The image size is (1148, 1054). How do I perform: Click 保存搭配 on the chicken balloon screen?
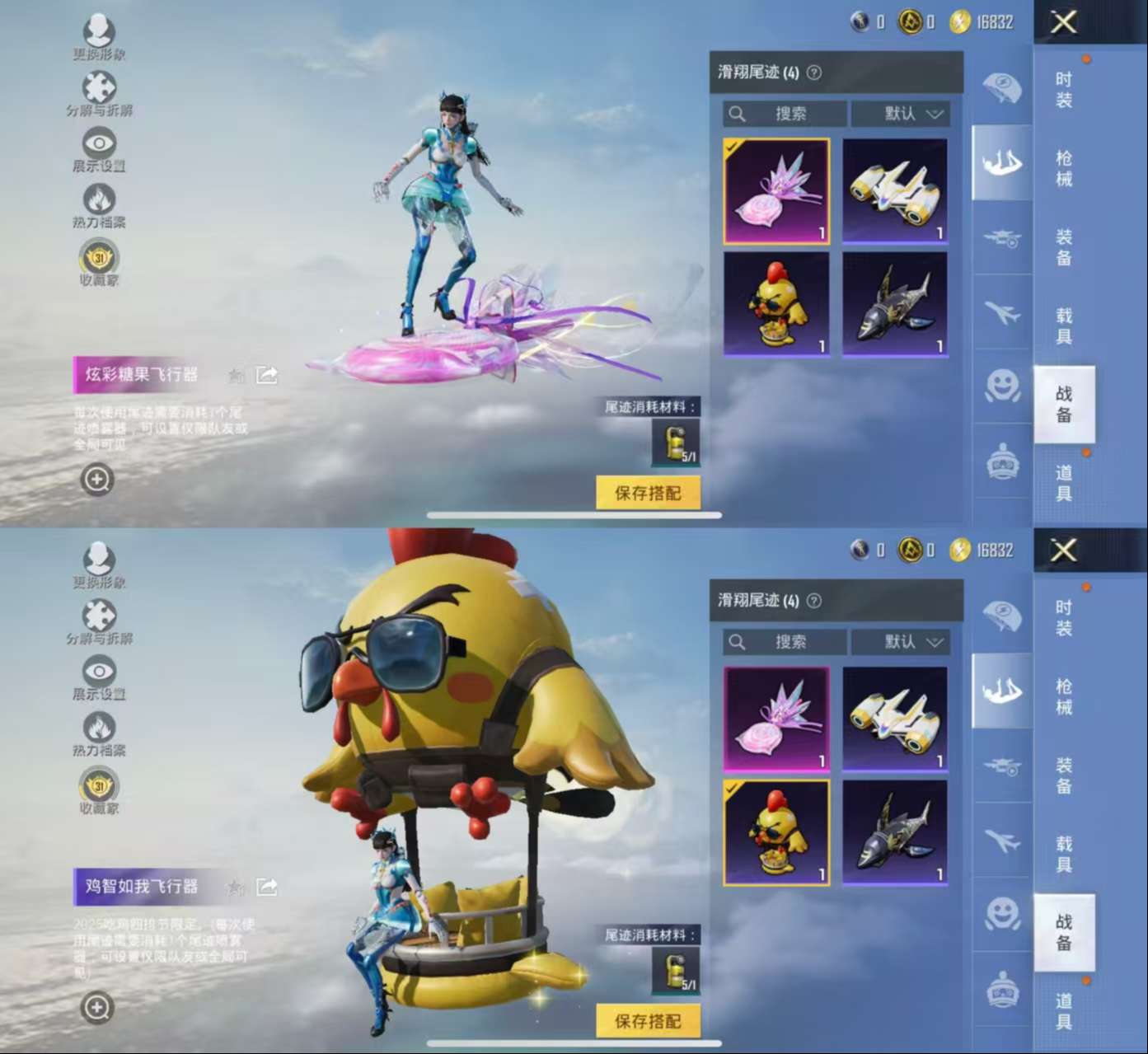648,1022
